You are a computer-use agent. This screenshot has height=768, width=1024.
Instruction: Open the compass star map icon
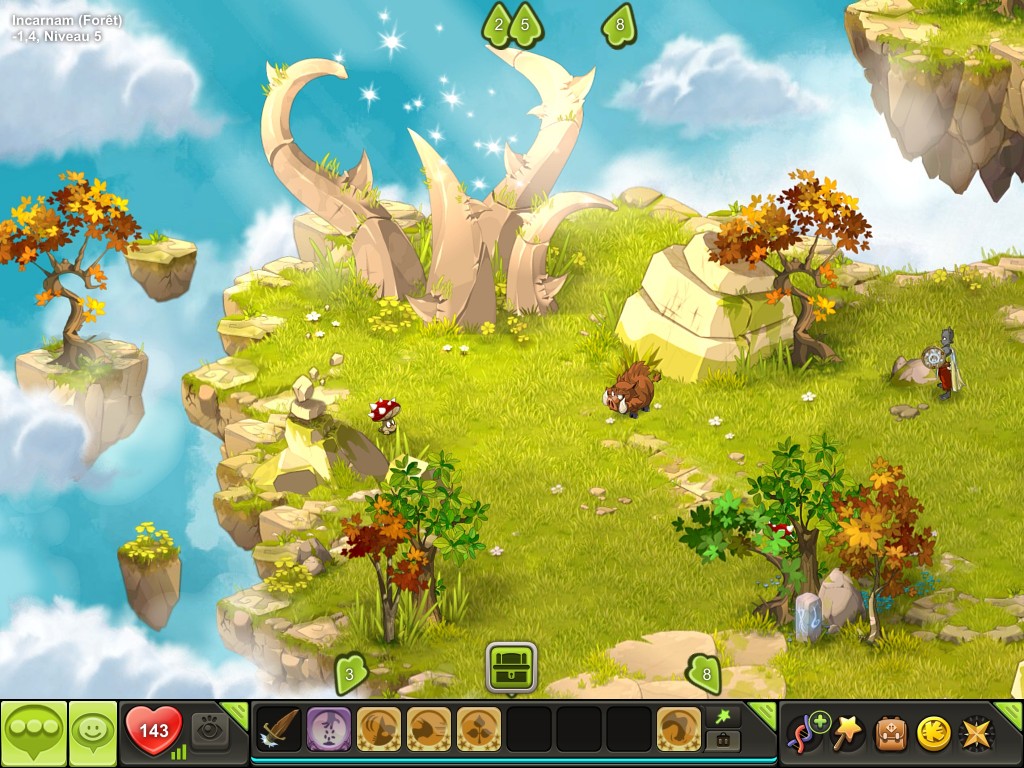point(975,734)
